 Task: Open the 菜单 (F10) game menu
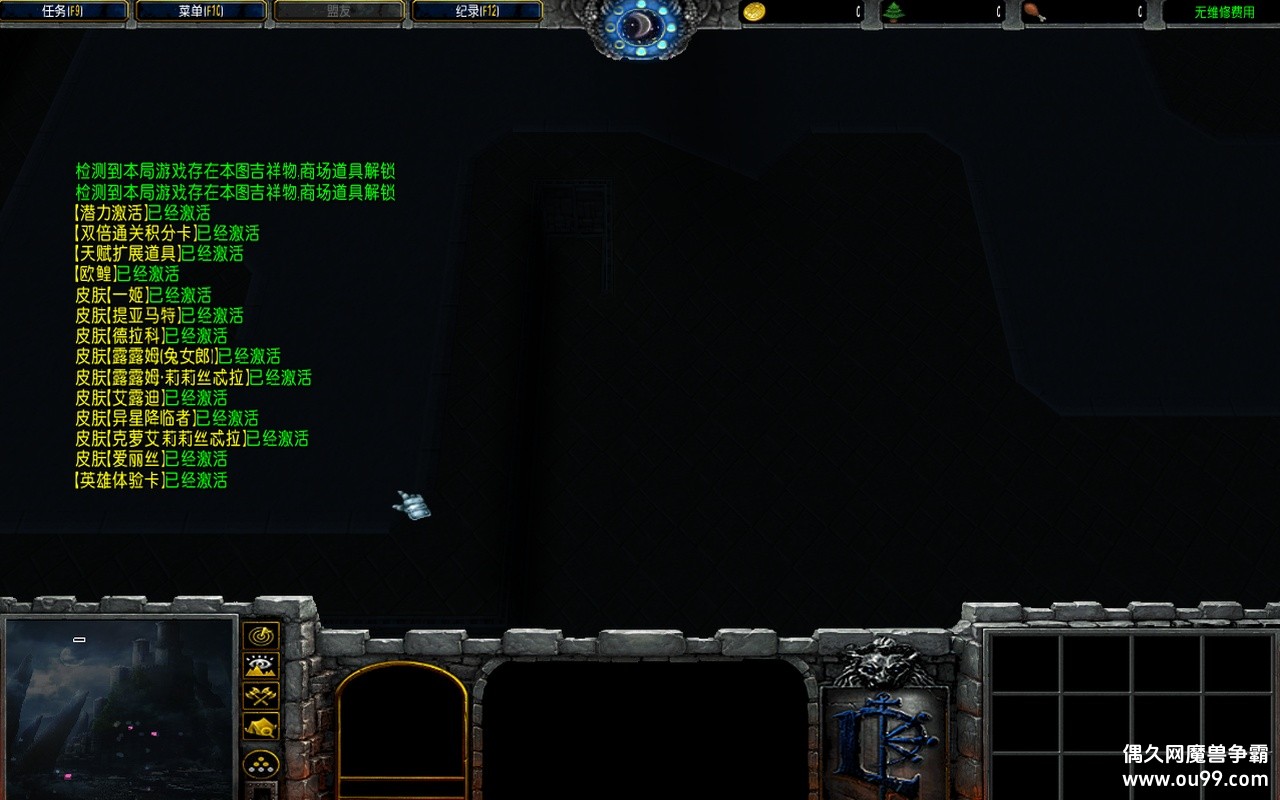click(201, 11)
